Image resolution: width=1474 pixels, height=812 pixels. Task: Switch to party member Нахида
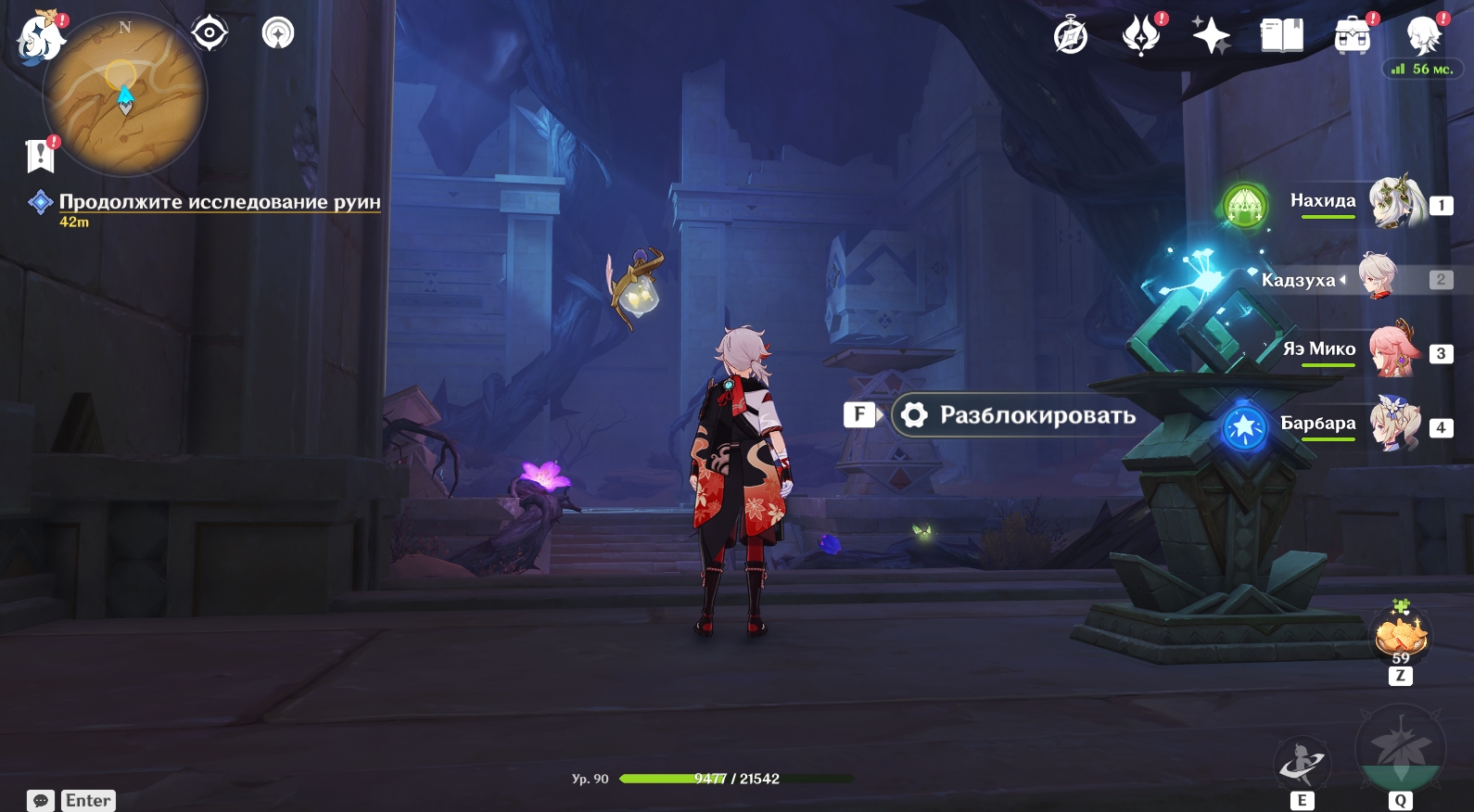coord(1396,202)
